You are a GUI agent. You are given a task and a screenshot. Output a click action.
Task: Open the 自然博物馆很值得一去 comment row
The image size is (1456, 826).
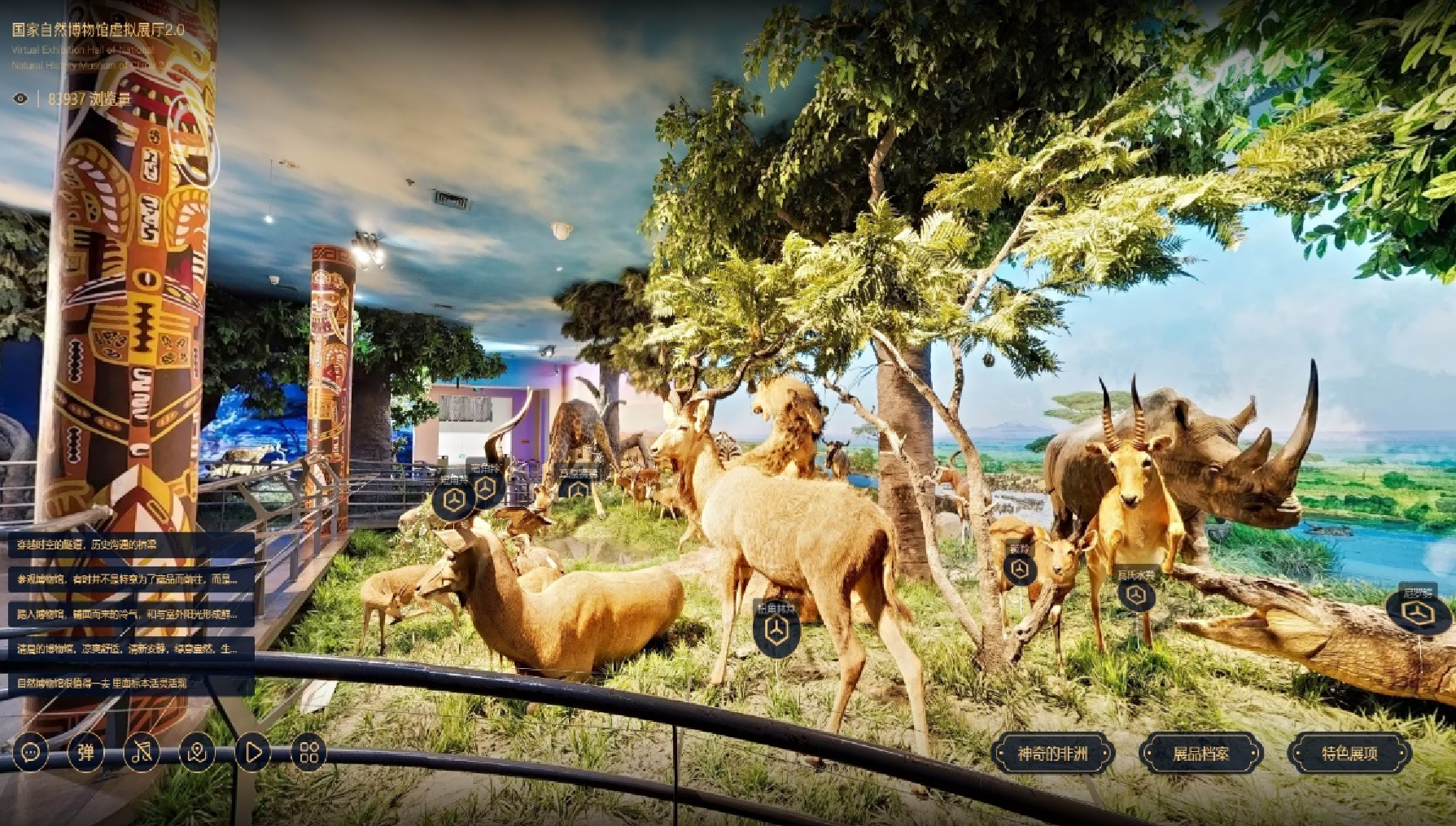[130, 684]
